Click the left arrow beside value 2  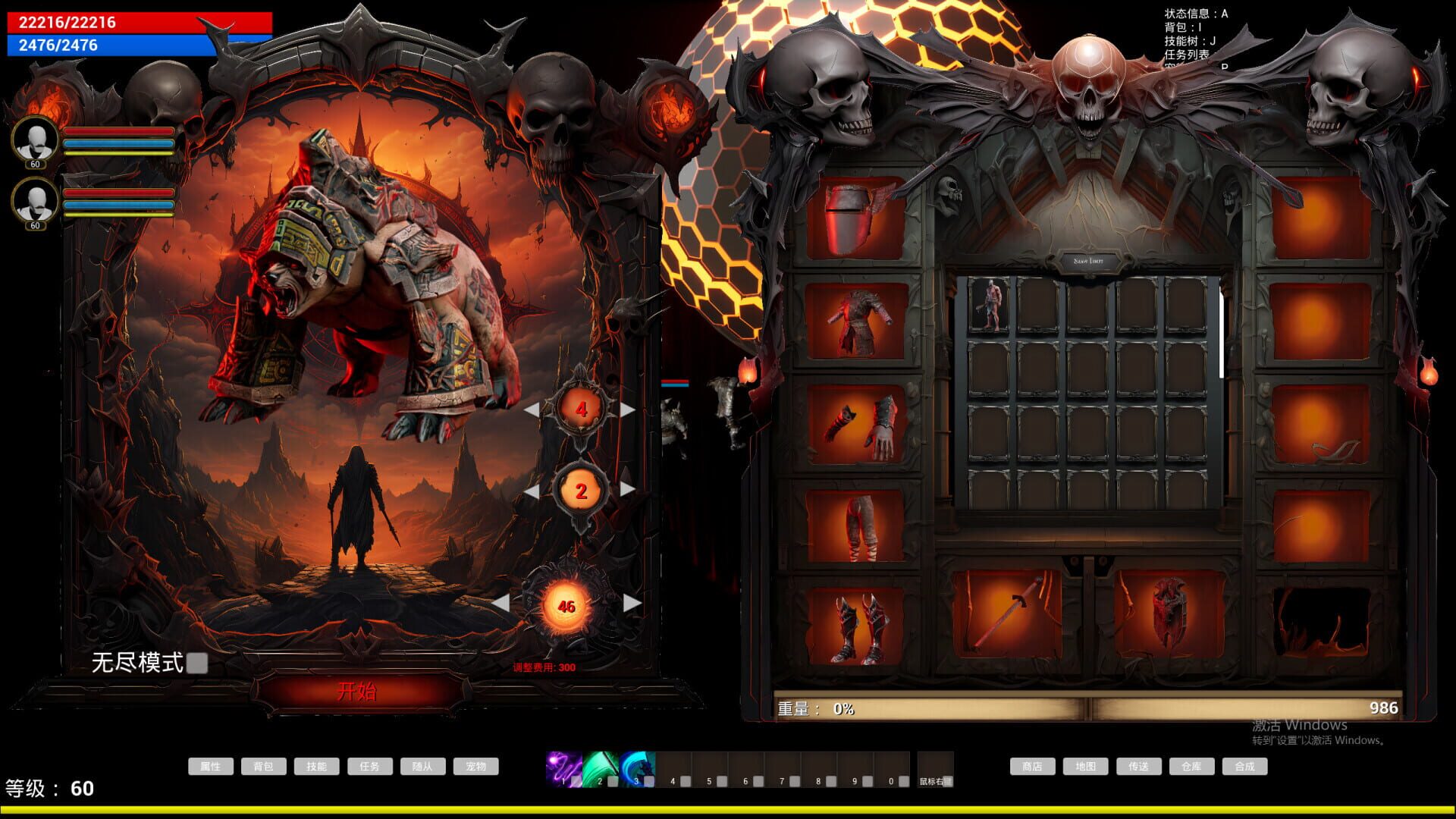coord(535,491)
